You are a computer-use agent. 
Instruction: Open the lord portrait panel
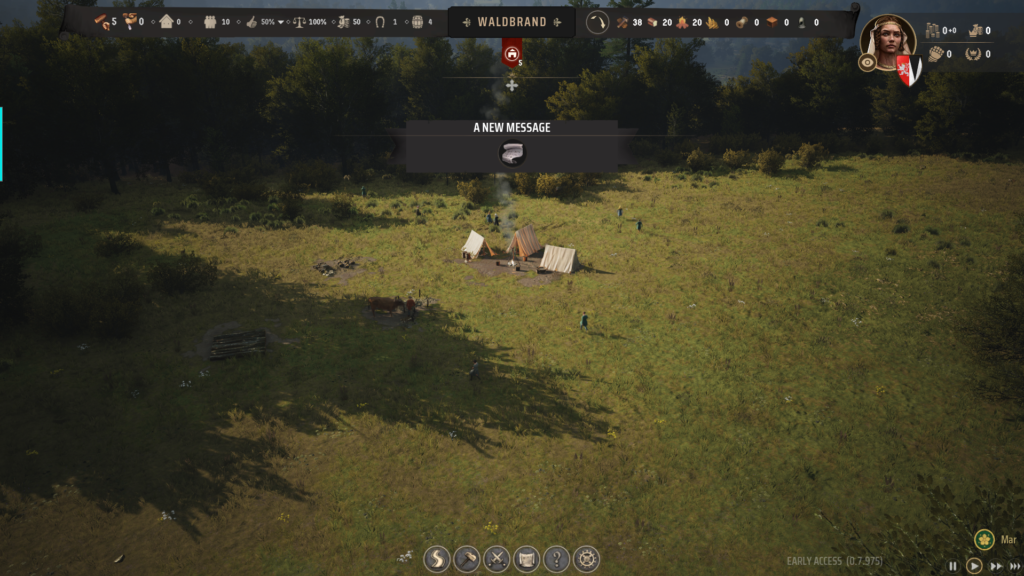point(887,40)
